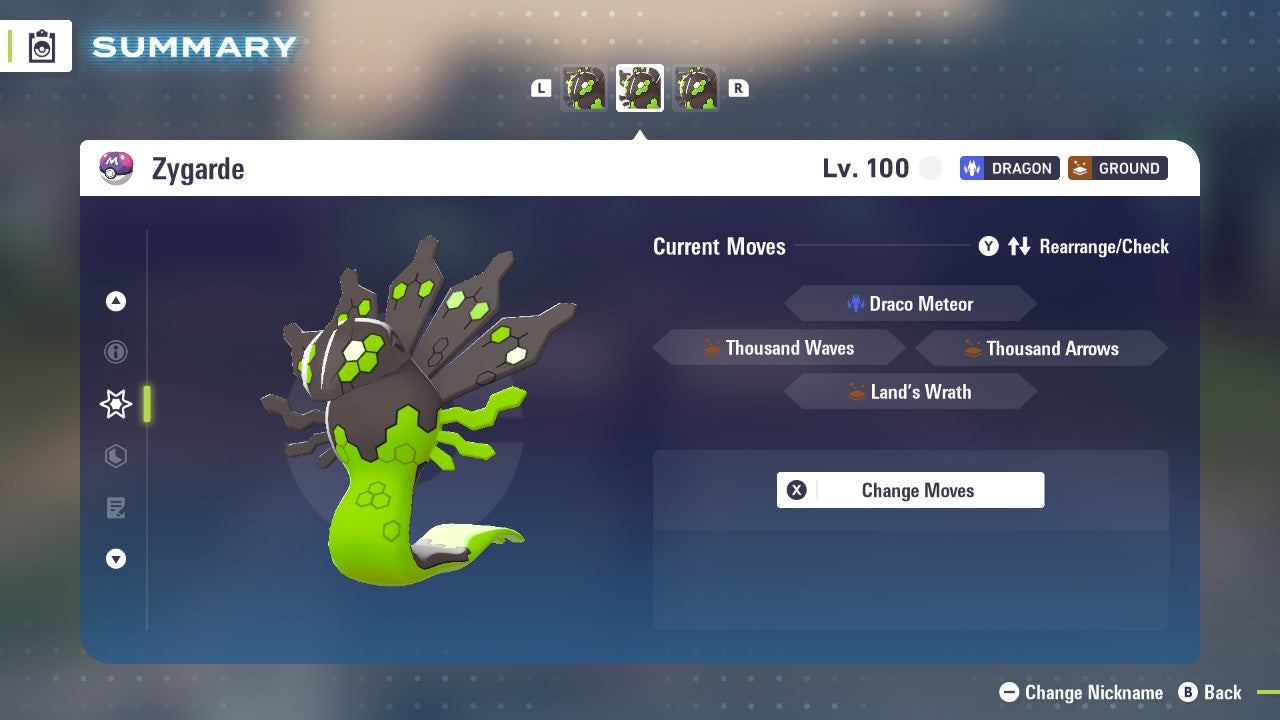Click the empty ribbon circle beside Lv. 100
Image resolution: width=1280 pixels, height=720 pixels.
coord(930,168)
